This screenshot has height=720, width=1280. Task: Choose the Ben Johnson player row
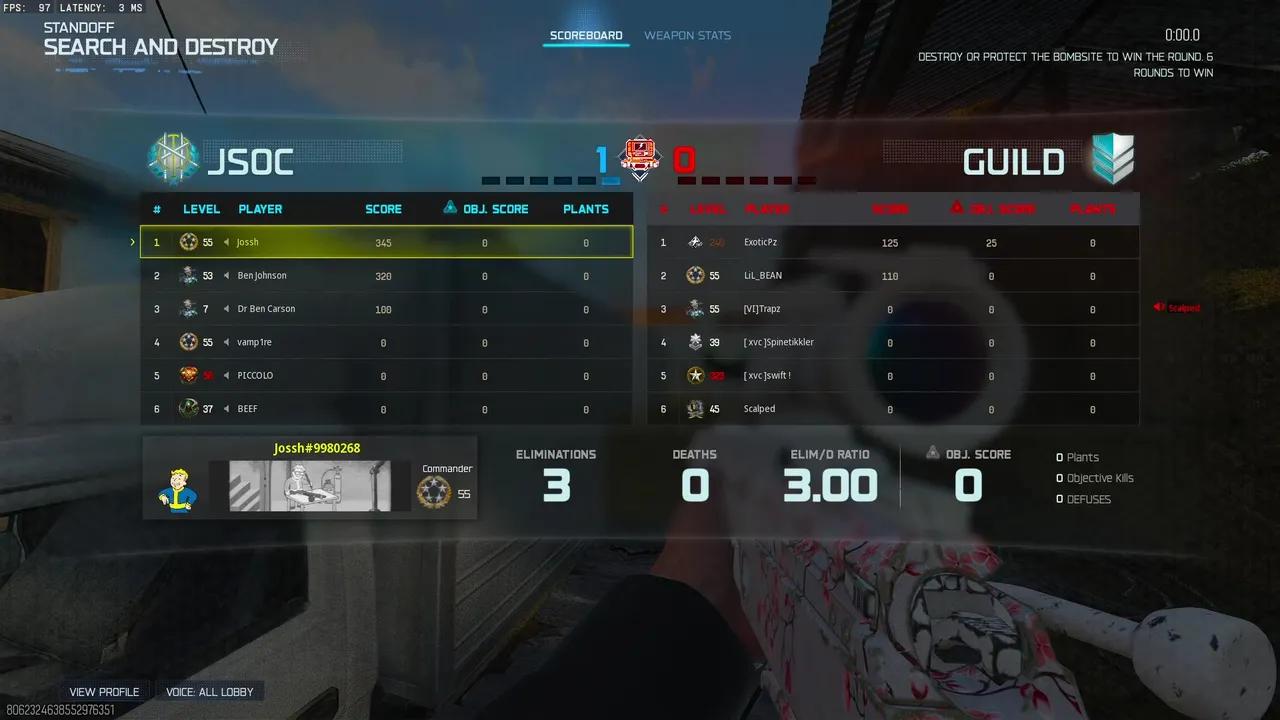386,276
